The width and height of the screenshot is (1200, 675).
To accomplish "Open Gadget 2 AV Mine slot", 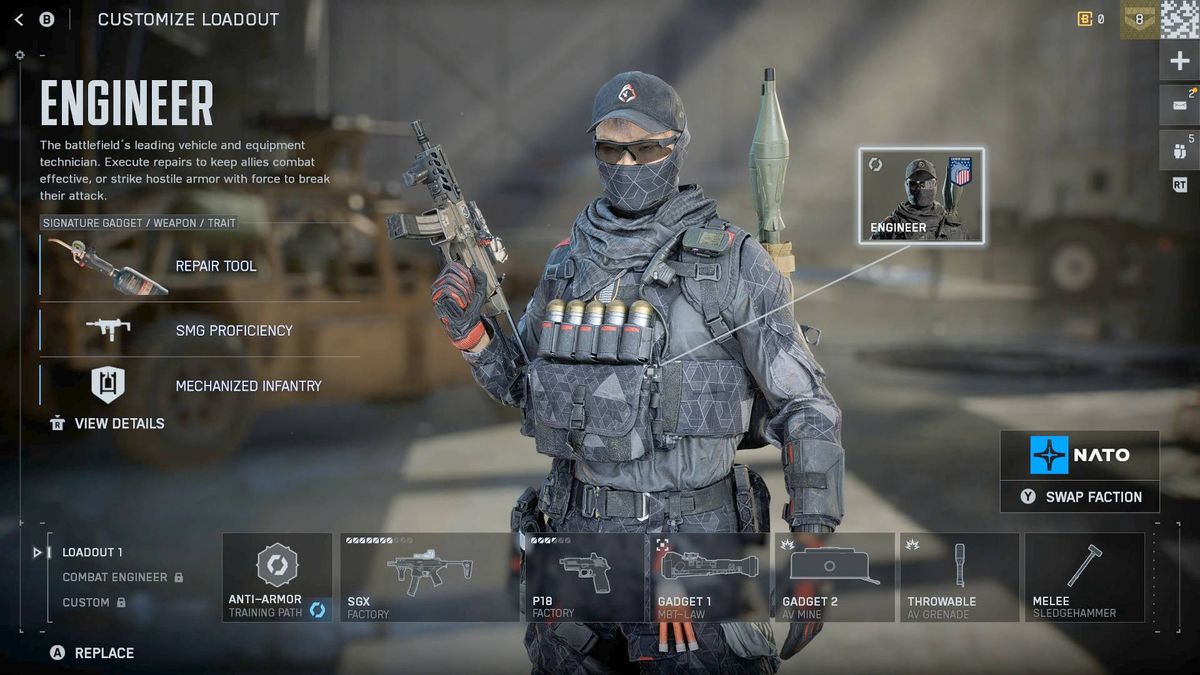I will click(834, 577).
